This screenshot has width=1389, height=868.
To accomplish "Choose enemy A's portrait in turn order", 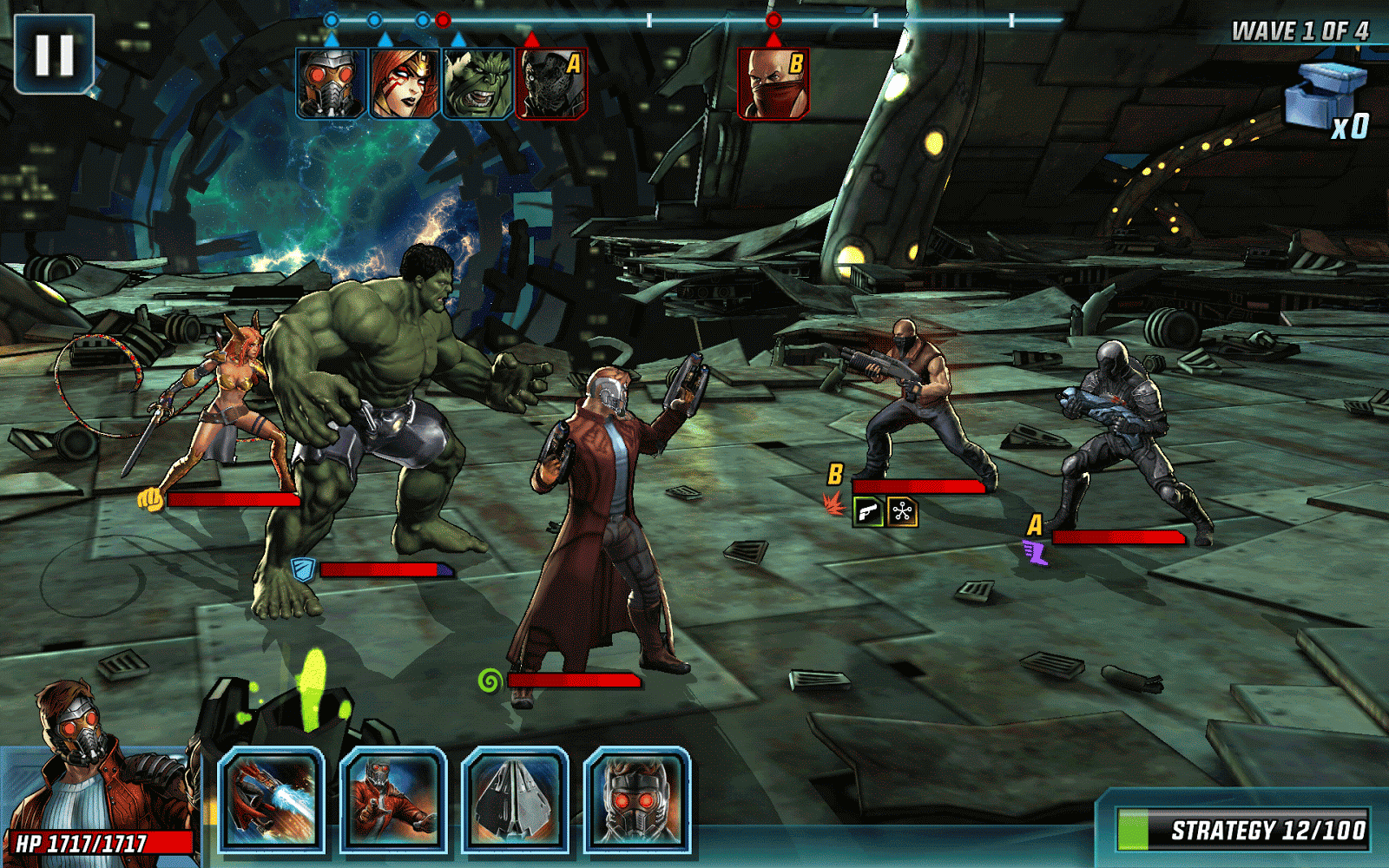I will click(552, 83).
